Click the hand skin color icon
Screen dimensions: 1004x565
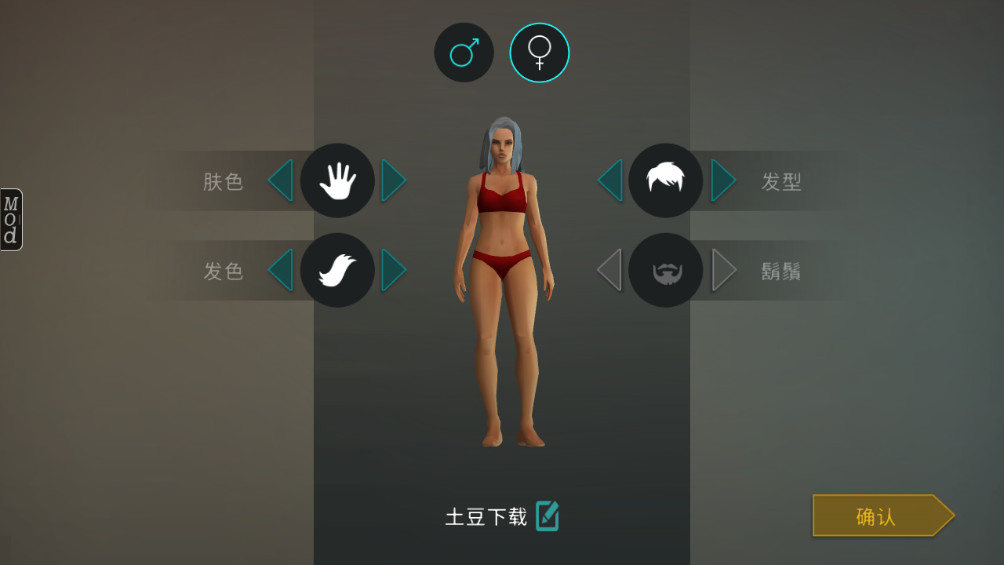[x=337, y=181]
